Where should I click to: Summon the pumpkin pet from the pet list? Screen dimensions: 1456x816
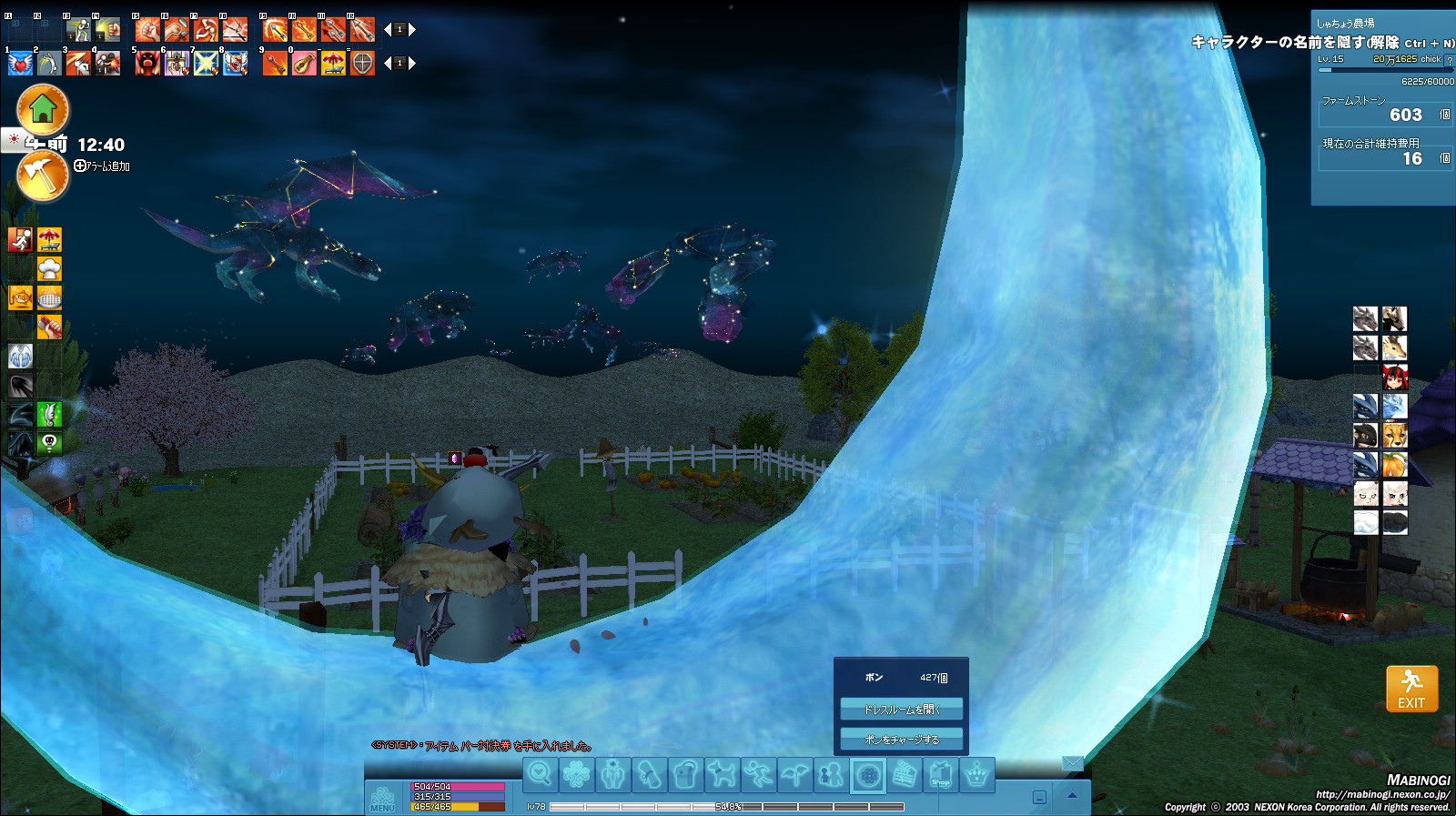(x=1394, y=465)
